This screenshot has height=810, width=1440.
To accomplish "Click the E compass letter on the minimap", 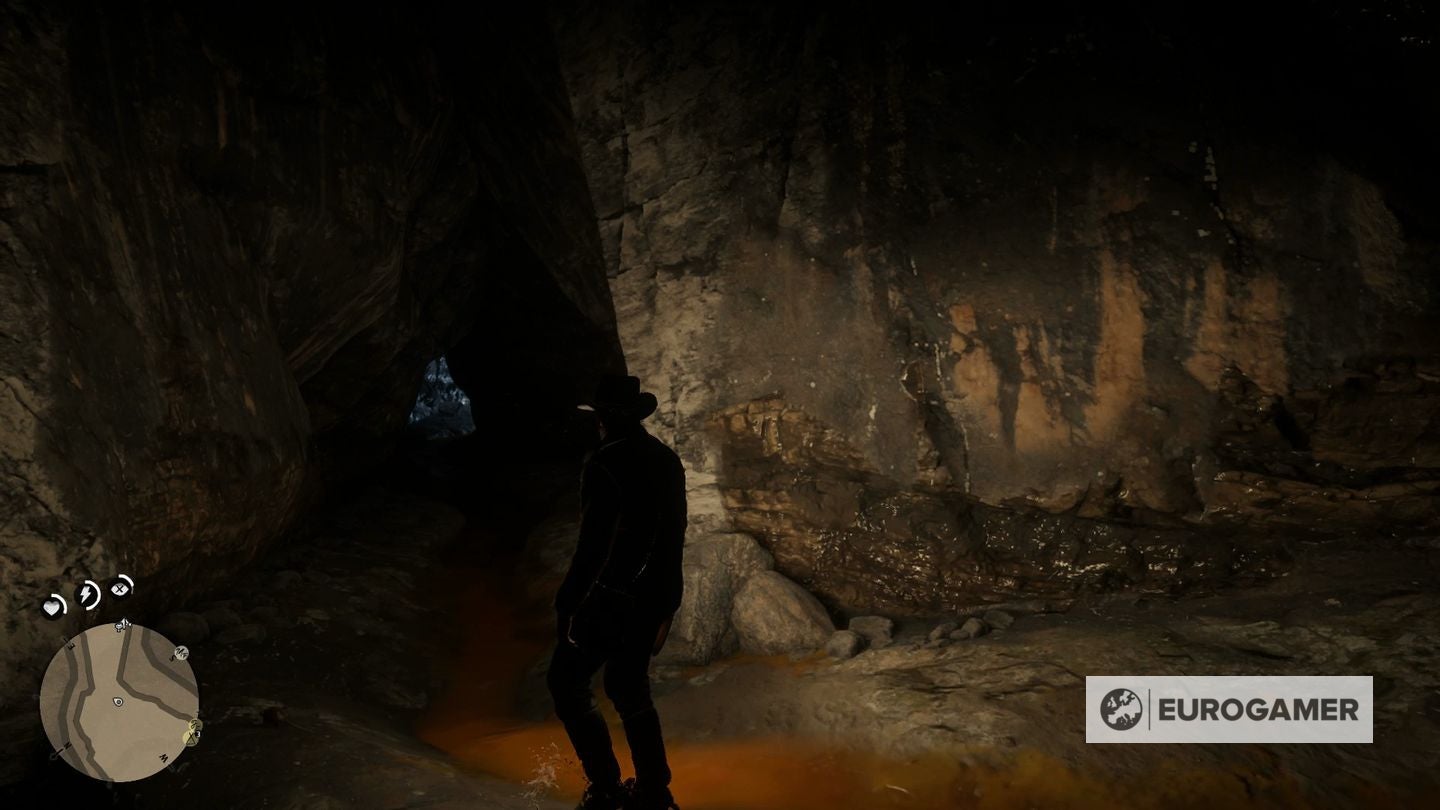I will [x=69, y=644].
